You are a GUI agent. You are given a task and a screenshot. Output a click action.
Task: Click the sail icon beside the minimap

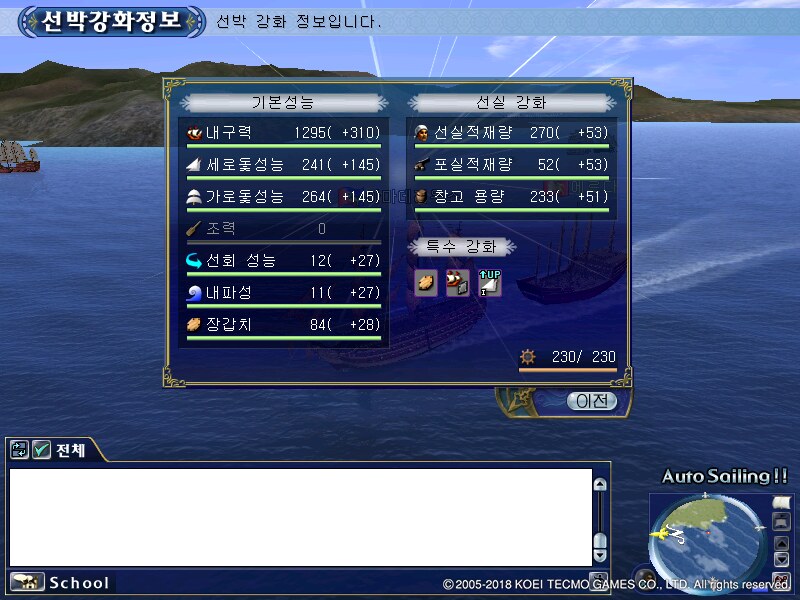[781, 502]
